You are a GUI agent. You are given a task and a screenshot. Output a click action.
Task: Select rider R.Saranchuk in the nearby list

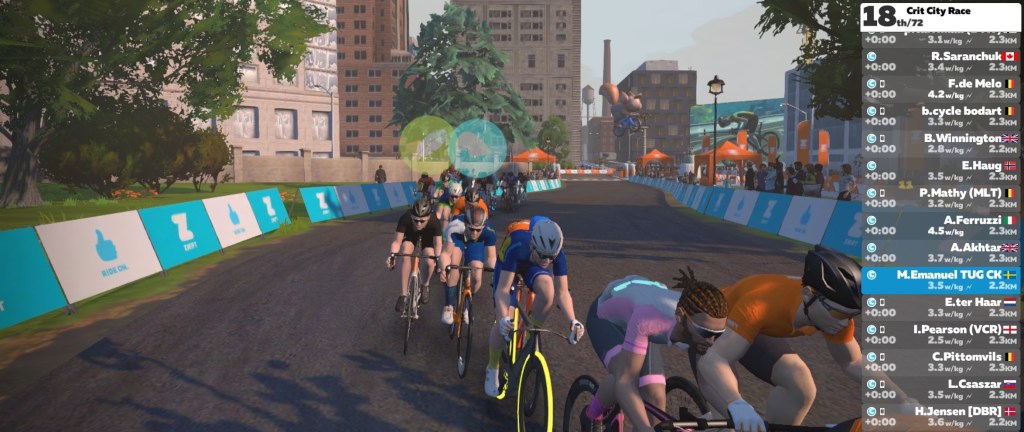click(940, 62)
